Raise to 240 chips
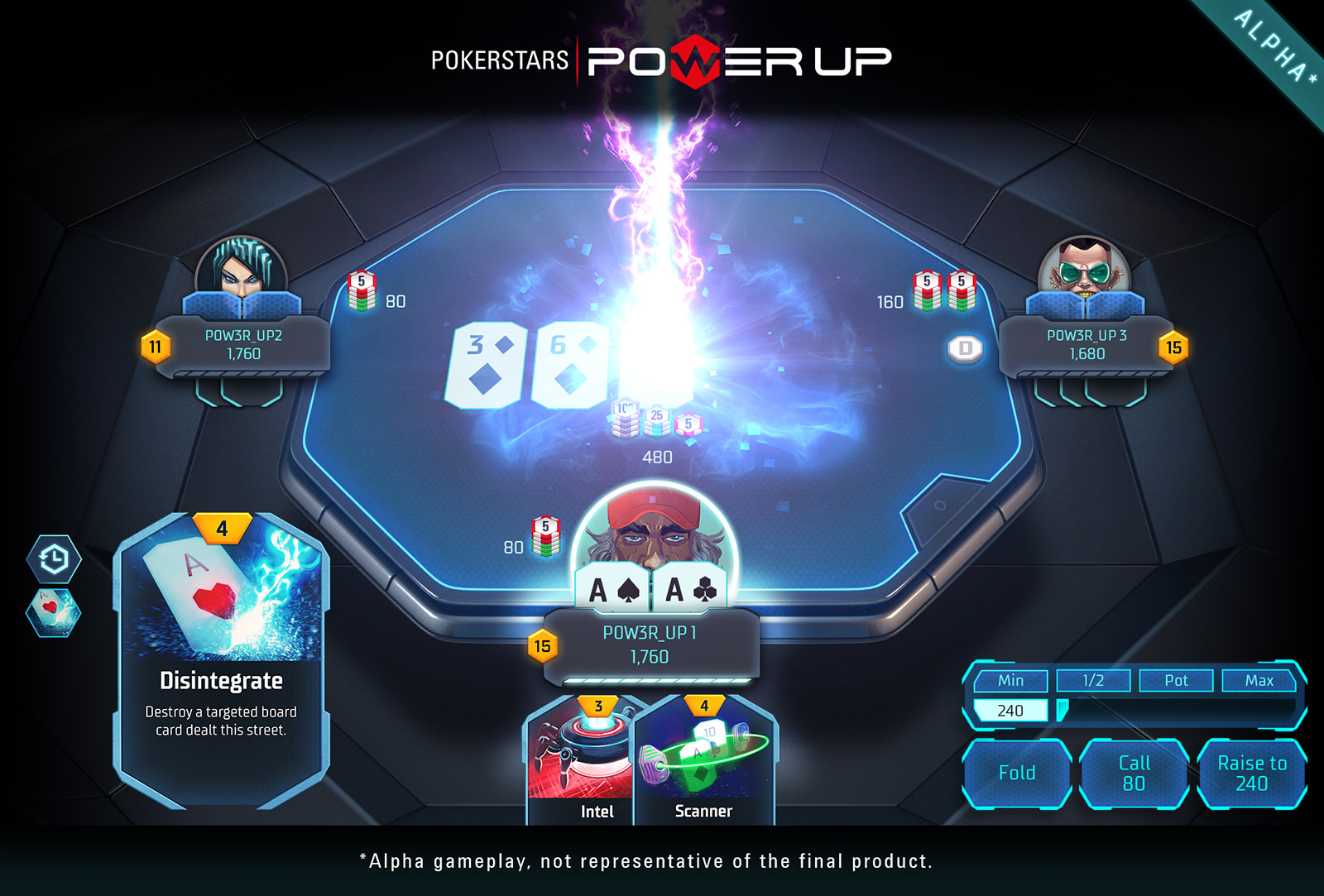 (1251, 773)
